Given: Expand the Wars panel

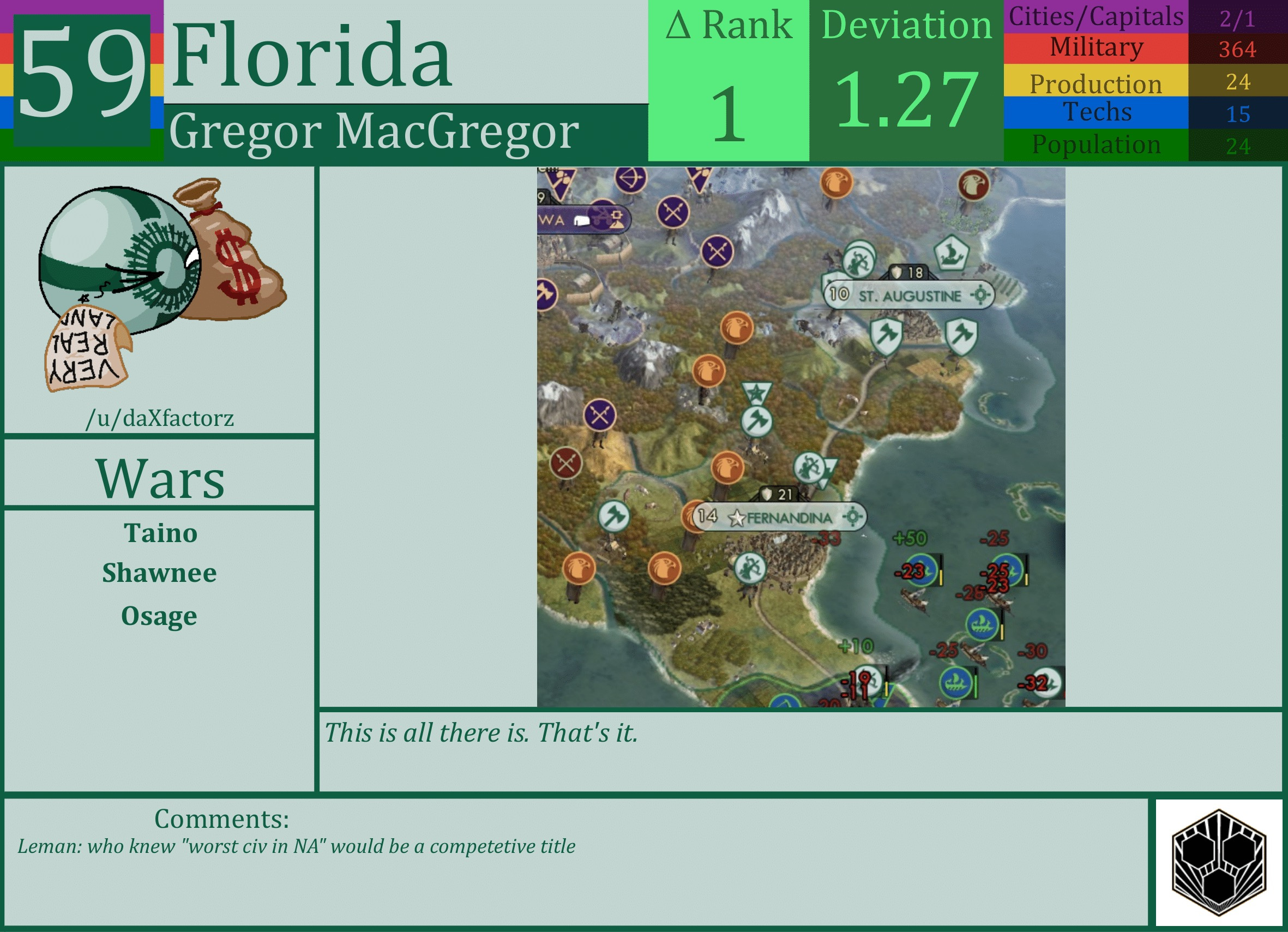Looking at the screenshot, I should (161, 480).
